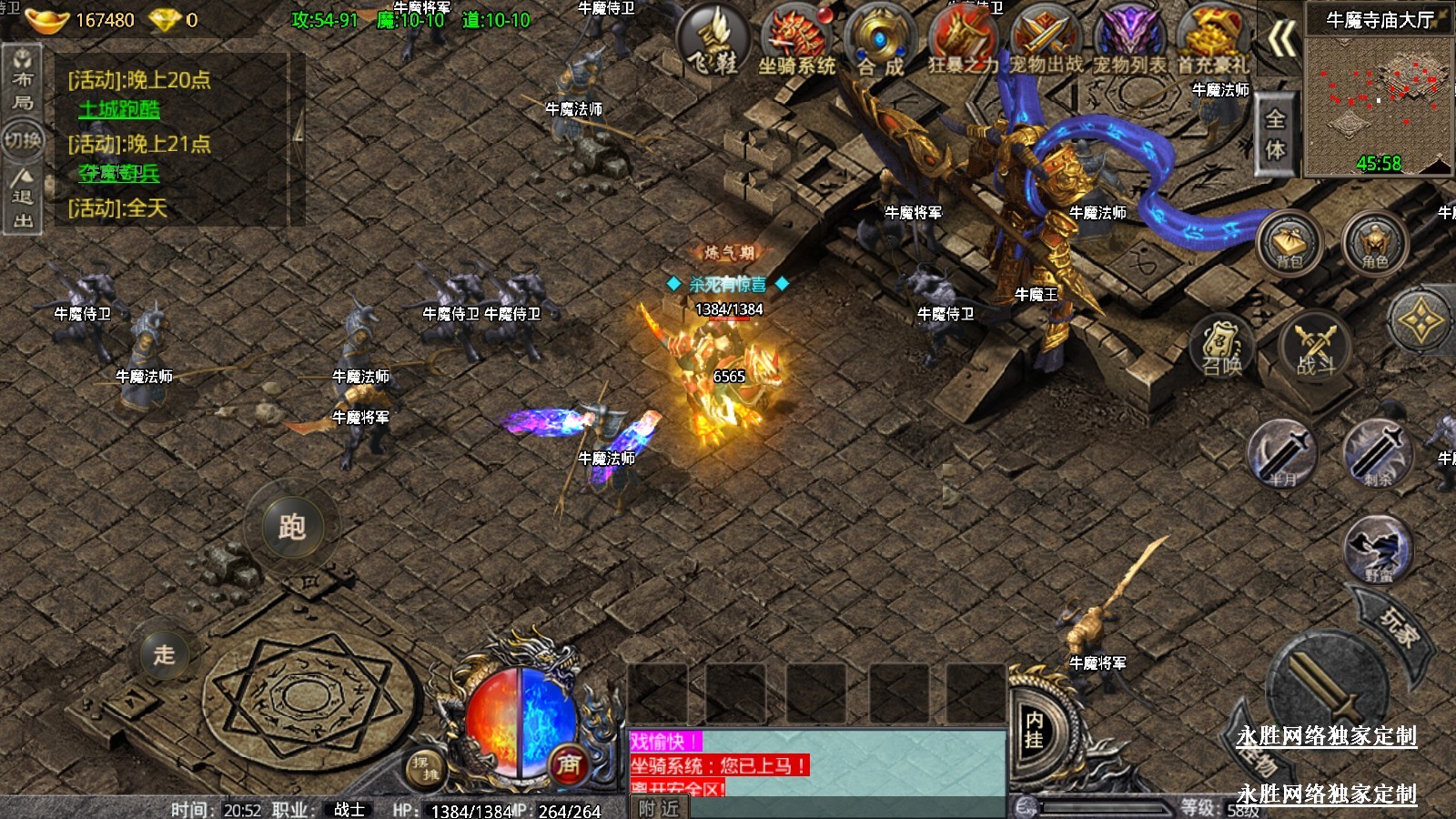Collapse the top icon bar with the double arrow
The height and width of the screenshot is (819, 1456).
pyautogui.click(x=1281, y=40)
